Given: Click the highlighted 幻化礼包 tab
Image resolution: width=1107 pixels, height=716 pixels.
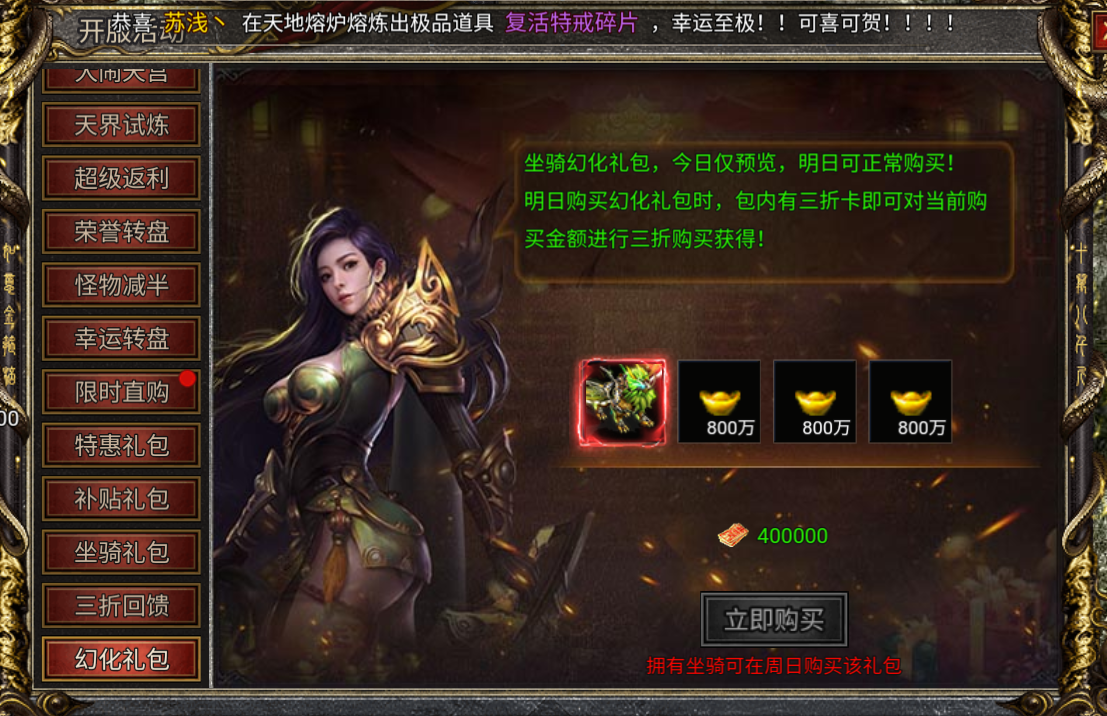Looking at the screenshot, I should (x=122, y=659).
